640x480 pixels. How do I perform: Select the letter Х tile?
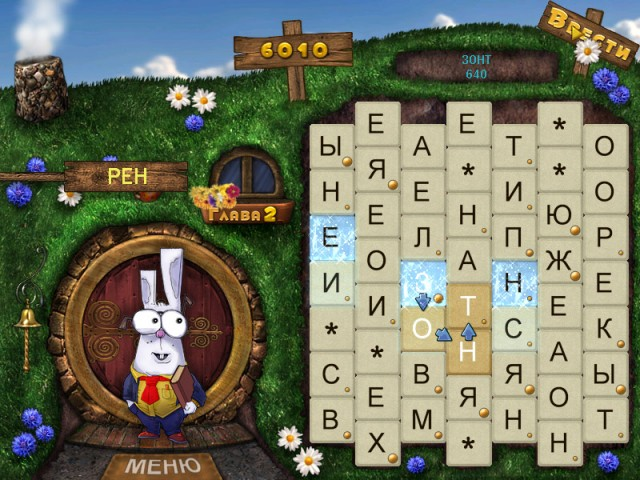coord(376,443)
